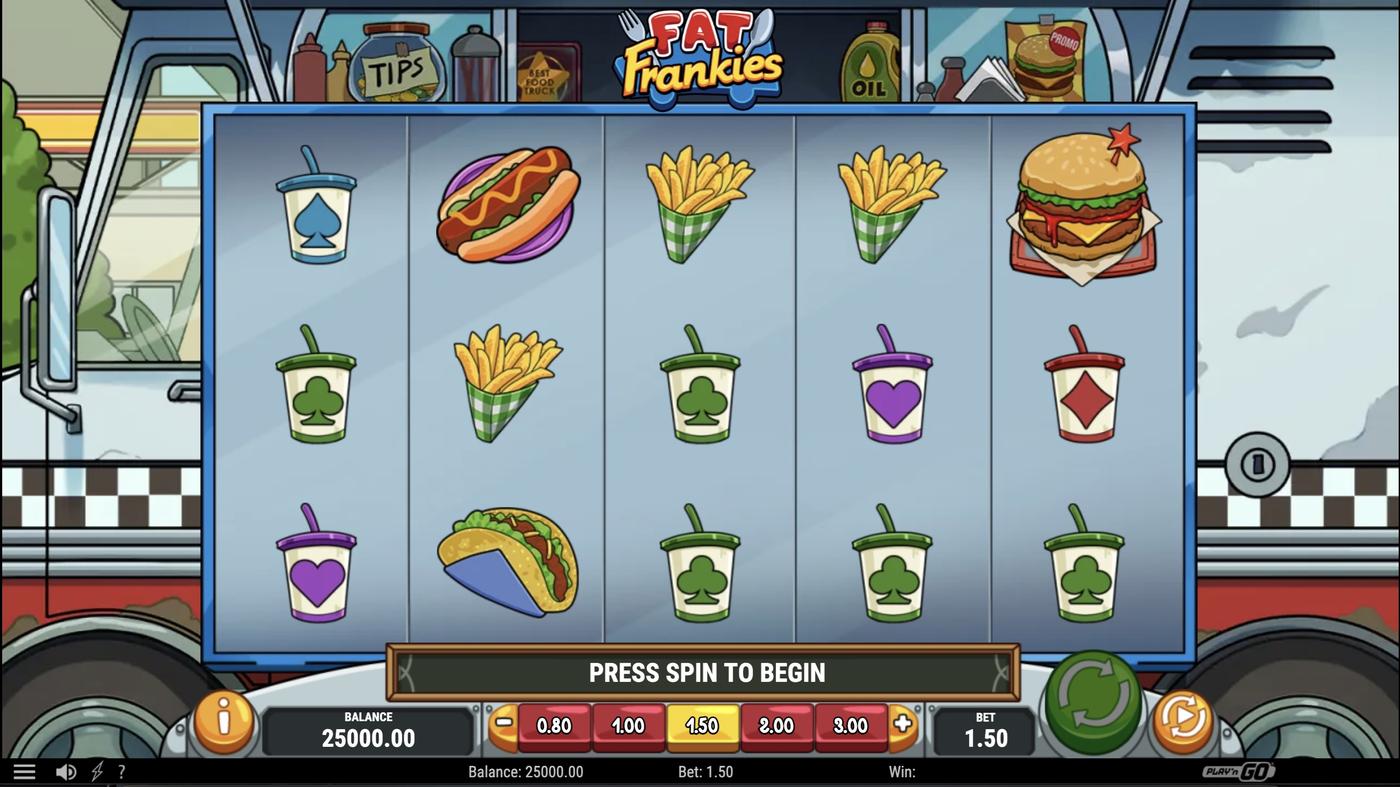Choose the 2.00 bet option

point(777,726)
